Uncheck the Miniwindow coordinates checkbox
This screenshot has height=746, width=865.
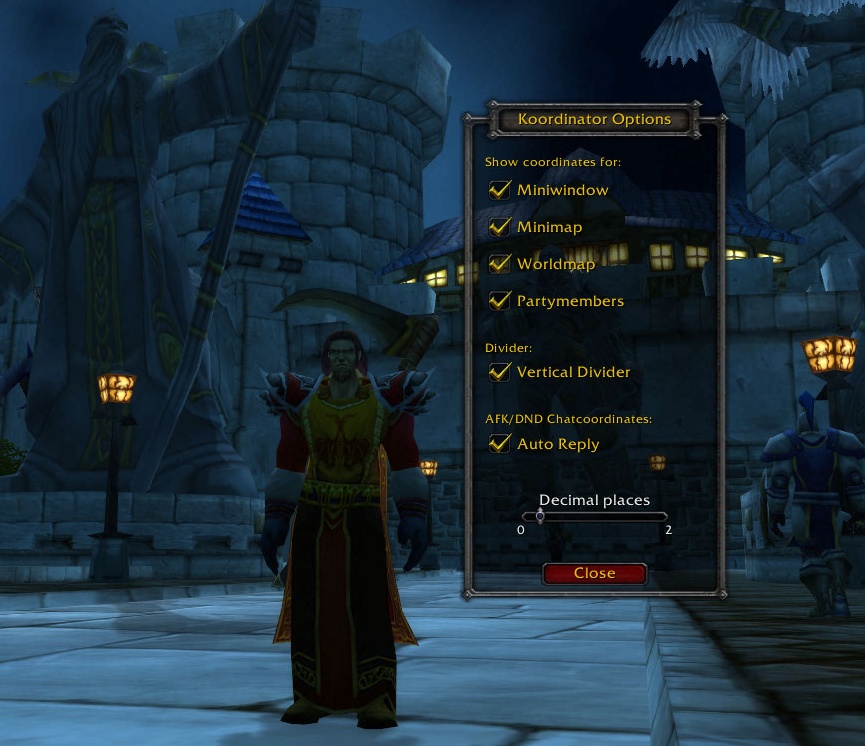tap(500, 190)
